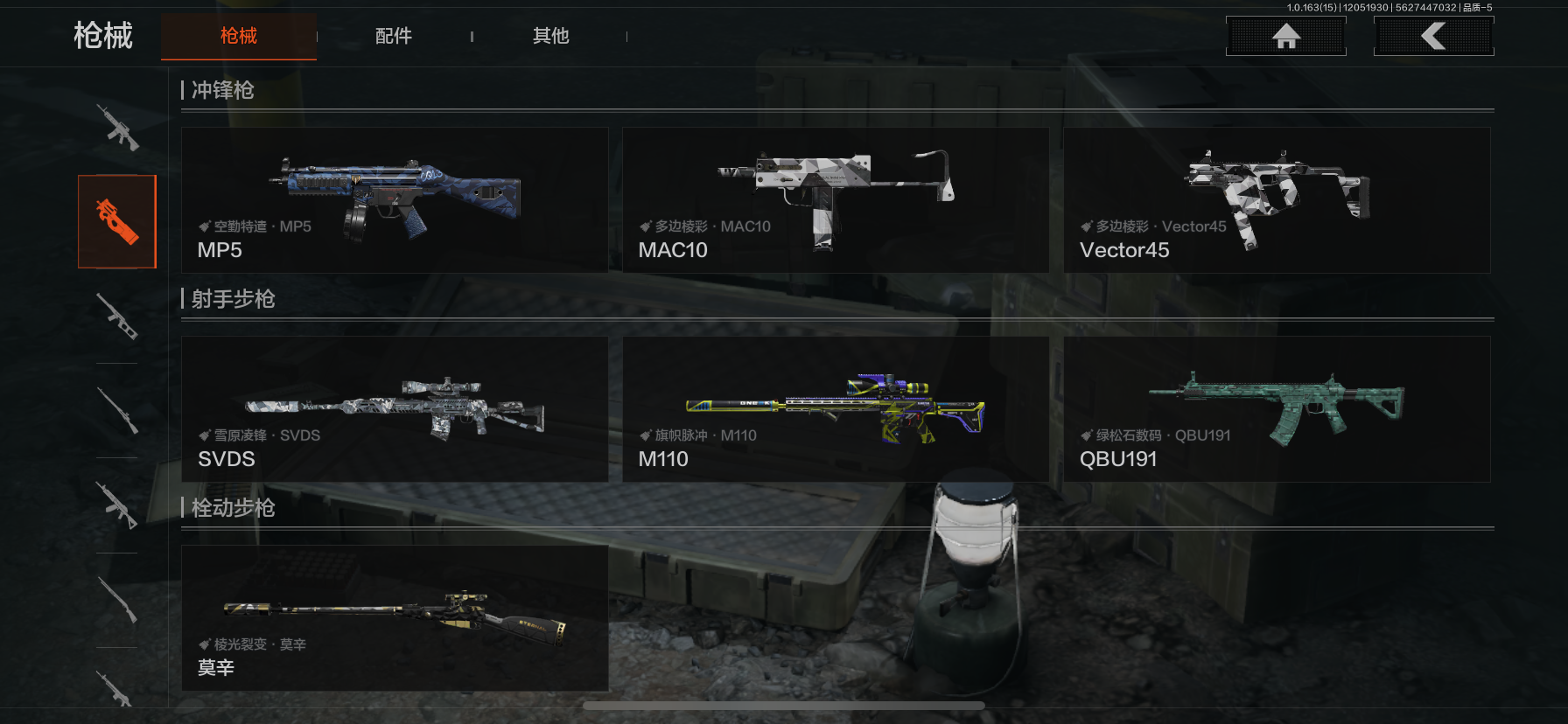Choose the MAC10 weapon card
The height and width of the screenshot is (724, 1568).
(836, 200)
